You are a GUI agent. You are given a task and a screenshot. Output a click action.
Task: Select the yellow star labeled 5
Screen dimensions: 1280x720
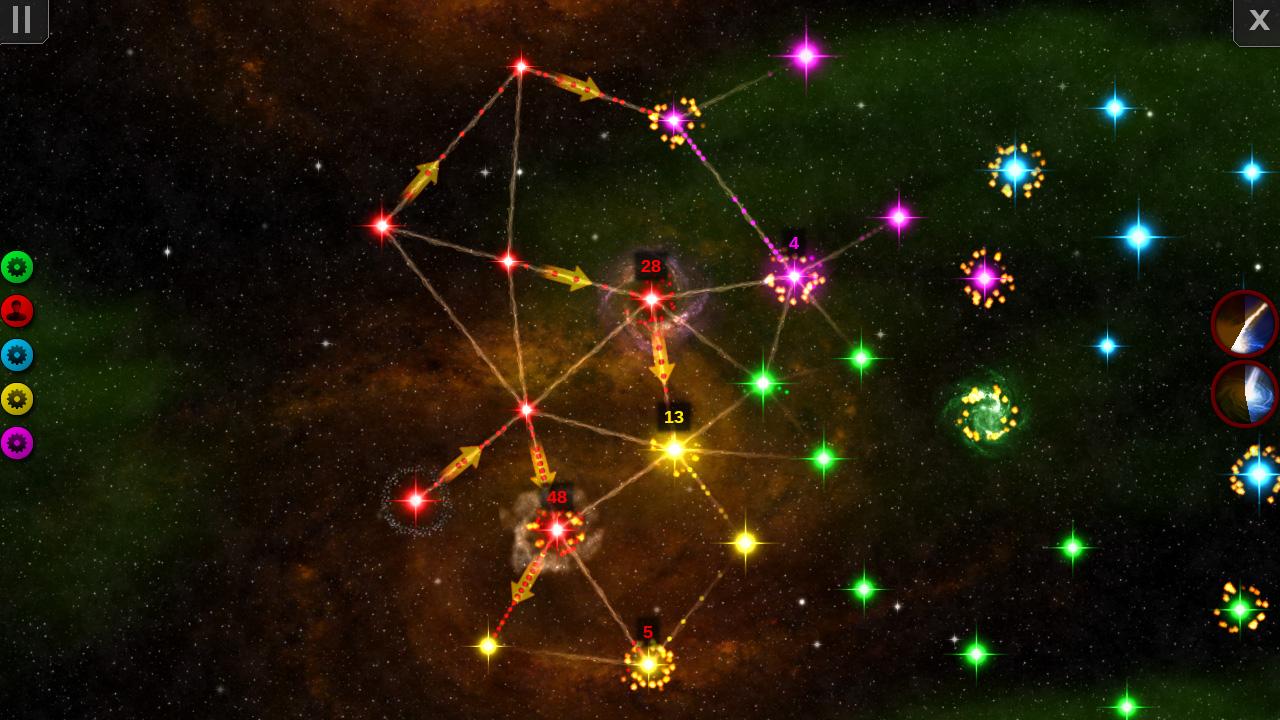(x=648, y=662)
